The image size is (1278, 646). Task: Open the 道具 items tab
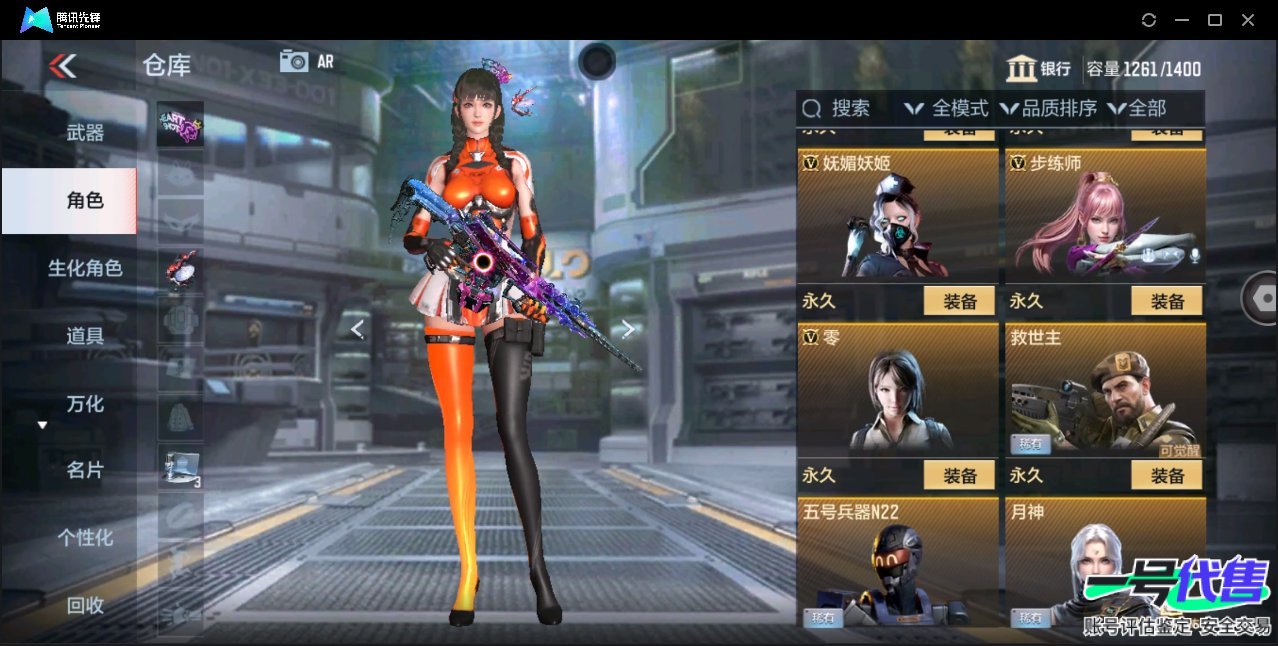coord(85,336)
